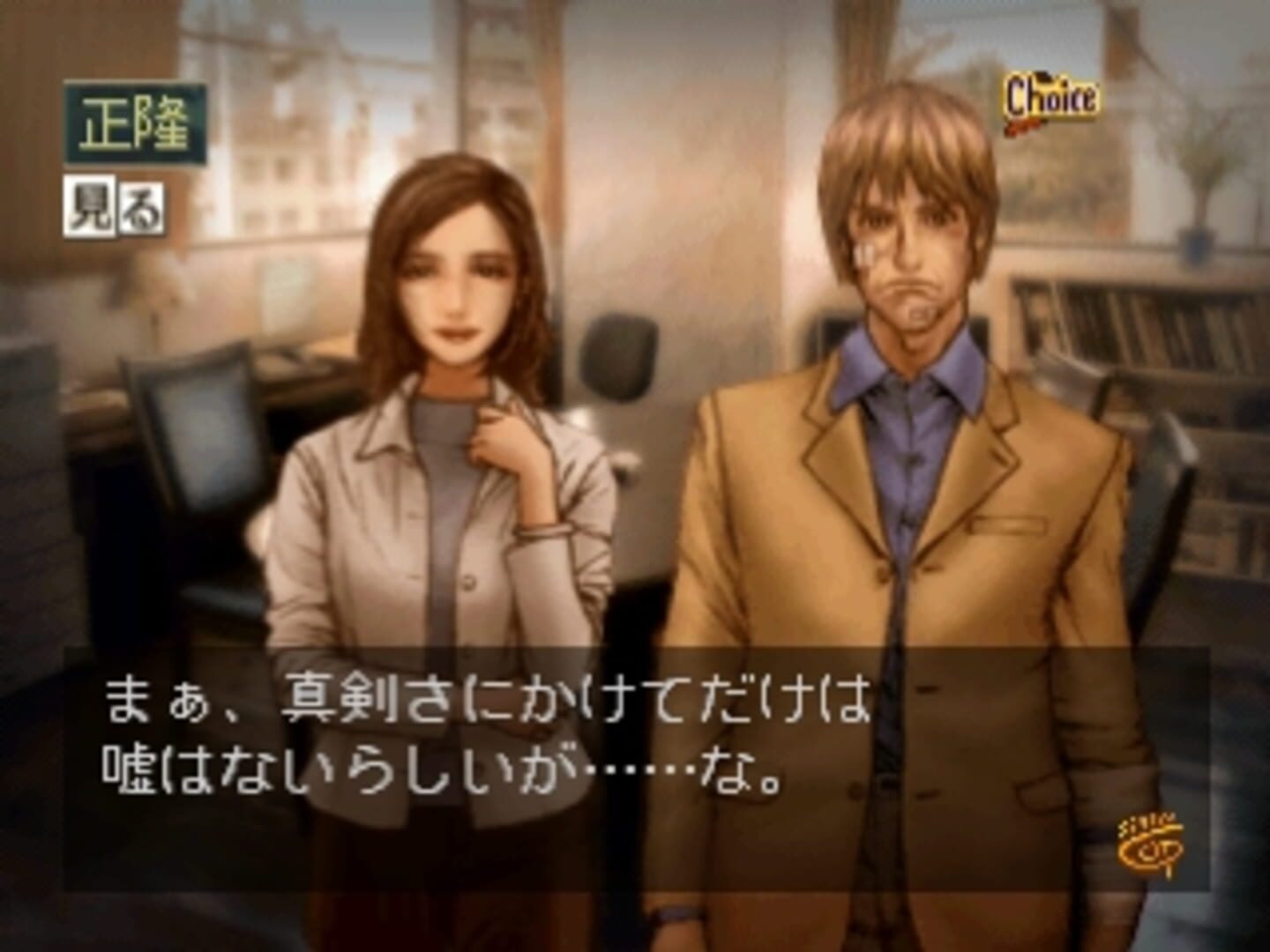1270x952 pixels.
Task: Open the Choice indicator in the corner
Action: pos(1053,93)
